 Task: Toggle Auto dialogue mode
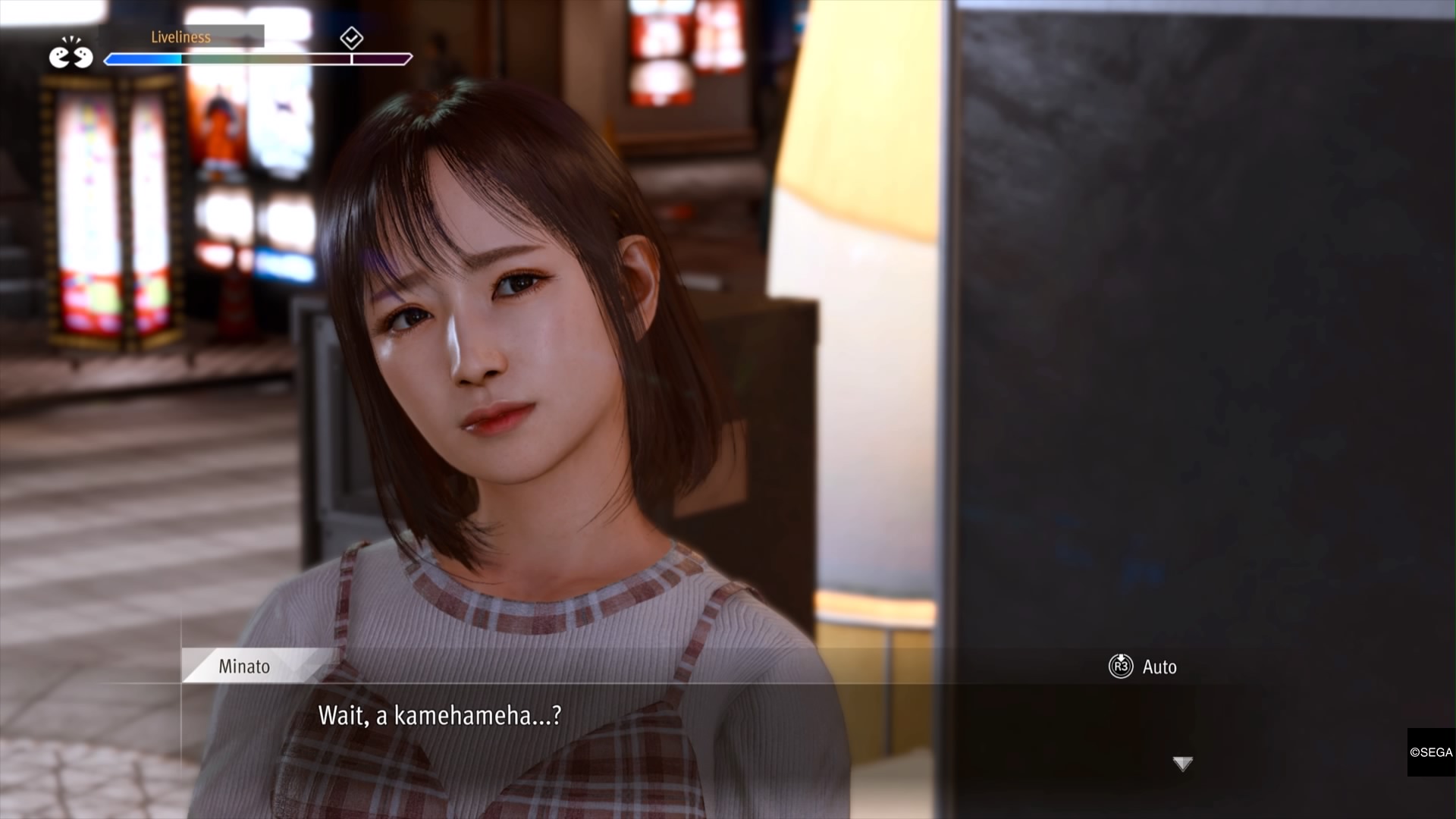pyautogui.click(x=1143, y=667)
